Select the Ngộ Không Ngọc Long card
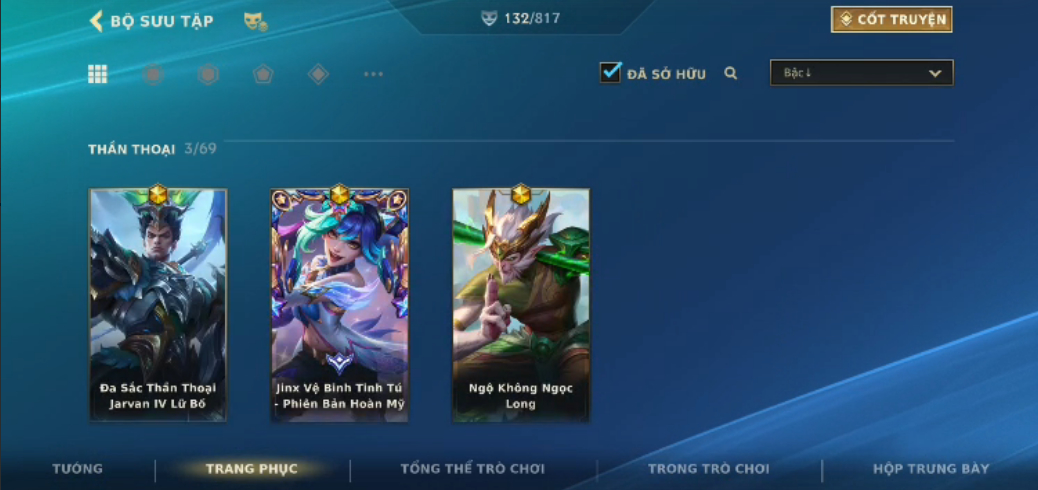The height and width of the screenshot is (490, 1038). tap(521, 304)
